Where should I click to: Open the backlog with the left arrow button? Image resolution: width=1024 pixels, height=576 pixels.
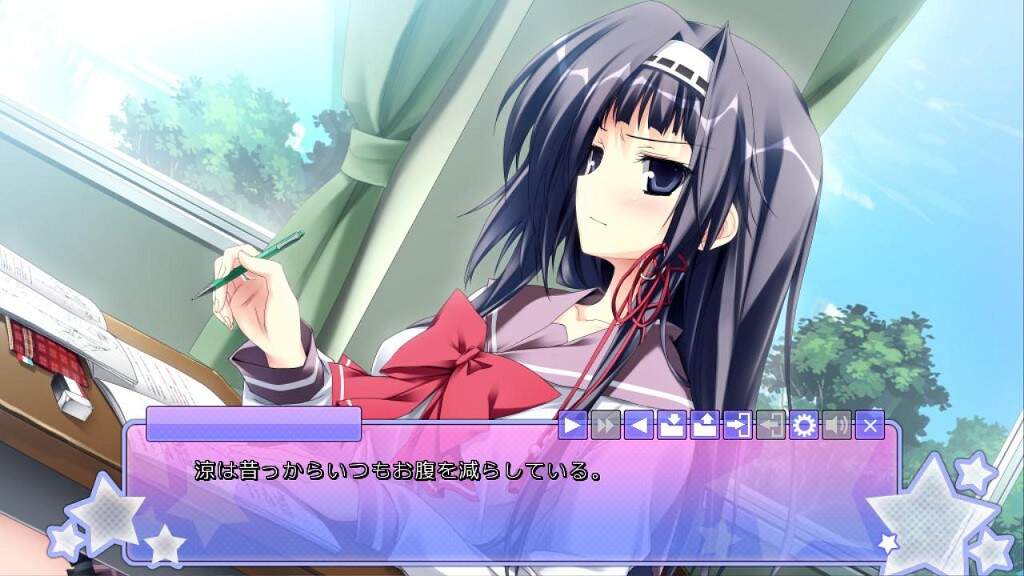[x=637, y=425]
